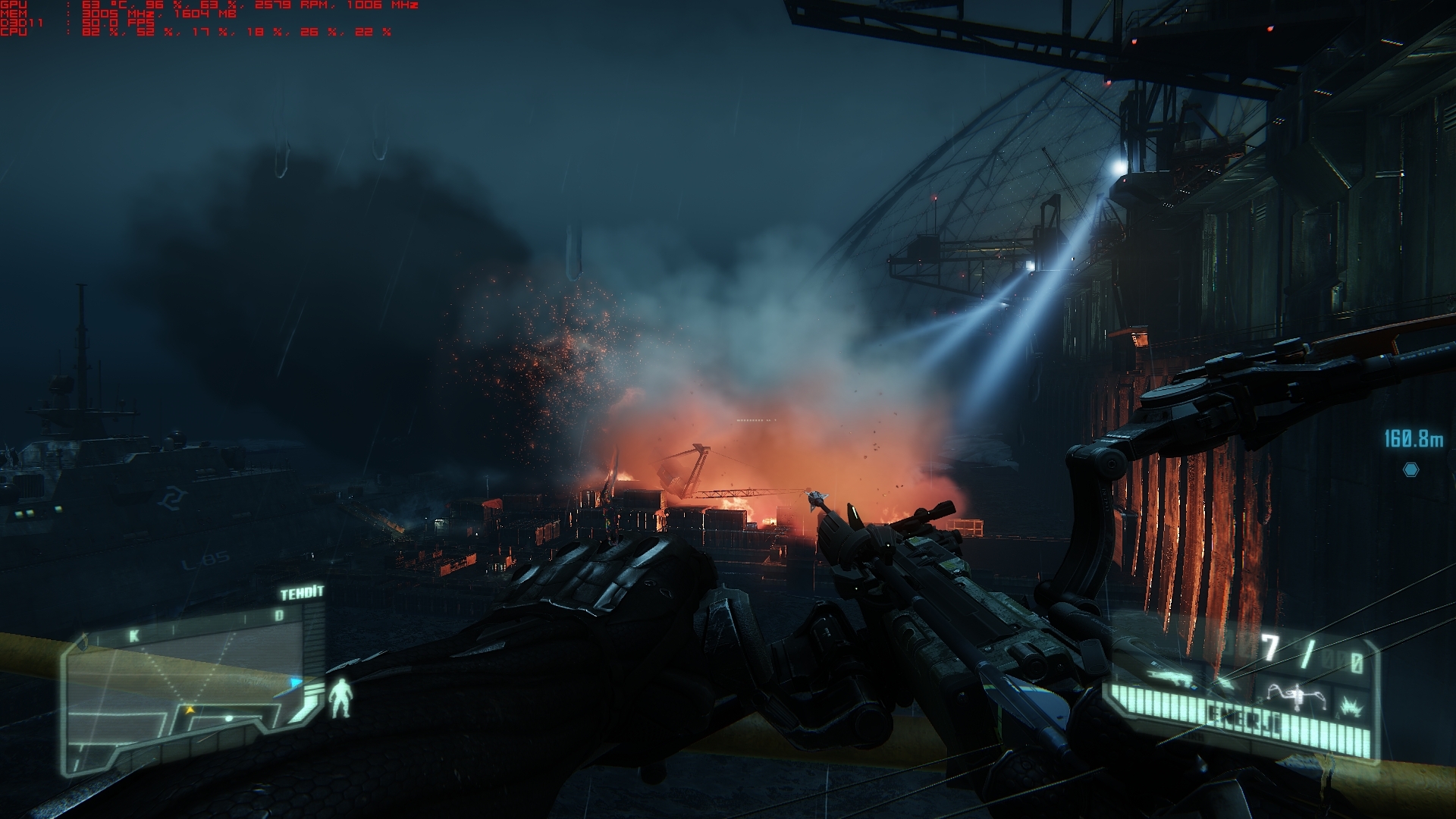Viewport: 1456px width, 819px height.
Task: Click the blue objective arrow on the minimap
Action: coord(296,682)
